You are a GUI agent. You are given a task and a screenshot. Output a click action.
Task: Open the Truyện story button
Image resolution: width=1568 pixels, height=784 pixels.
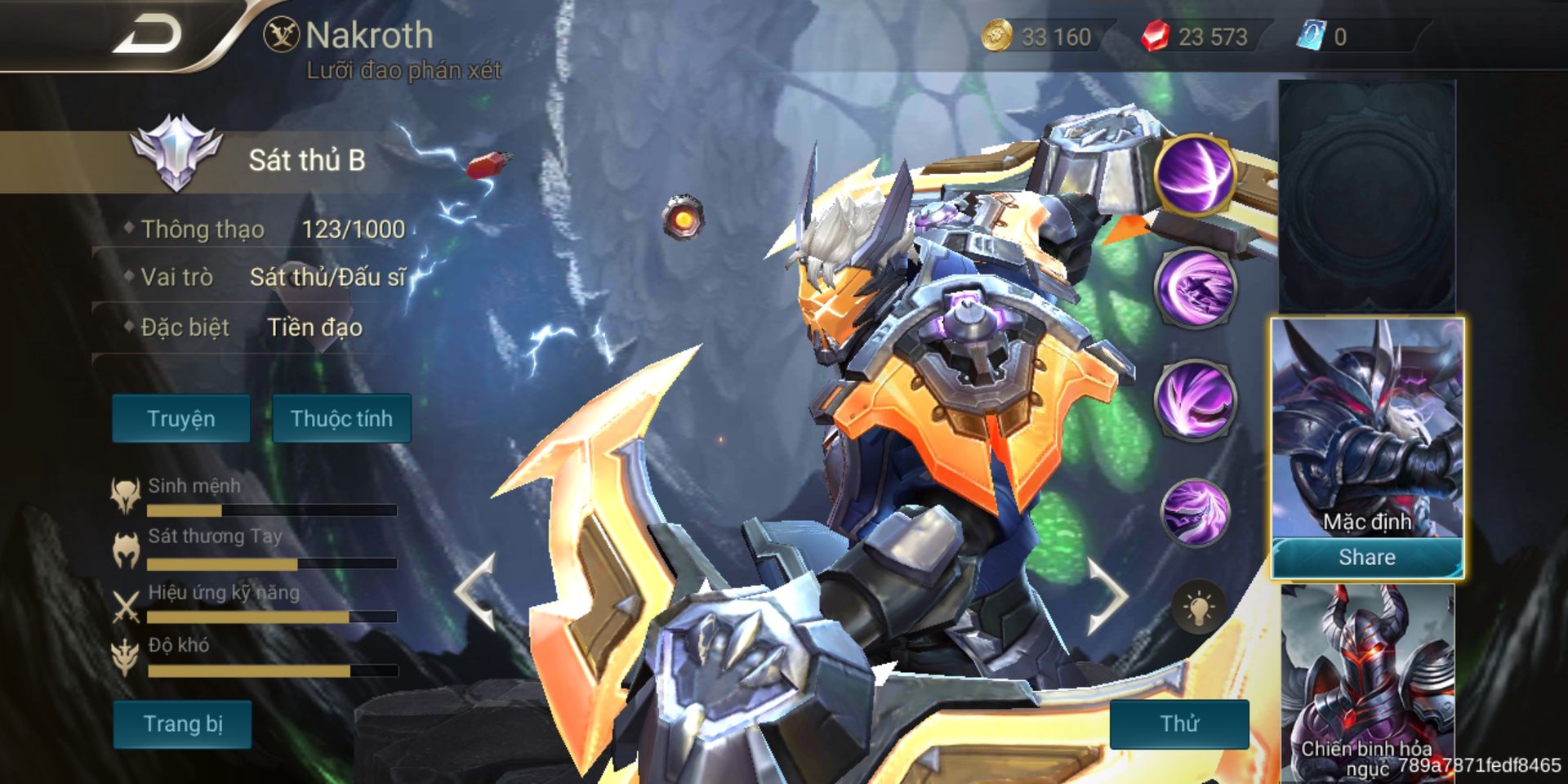[x=181, y=419]
